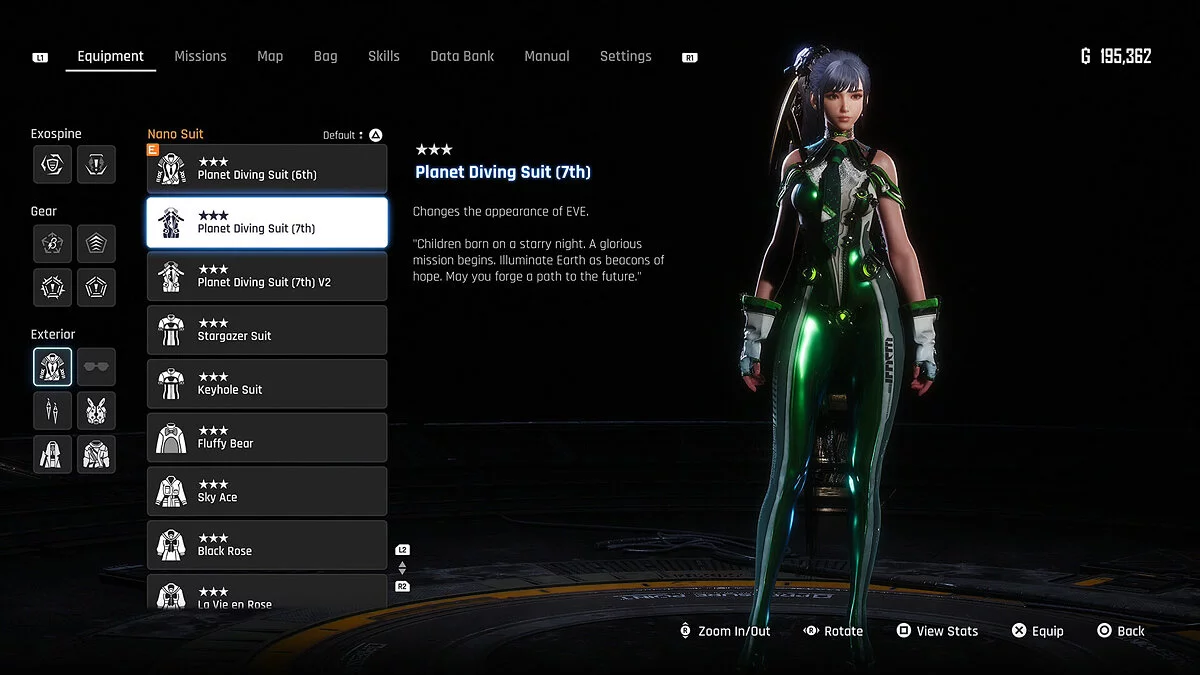Choose the Keyhole Suit
This screenshot has height=675, width=1200.
[x=267, y=385]
